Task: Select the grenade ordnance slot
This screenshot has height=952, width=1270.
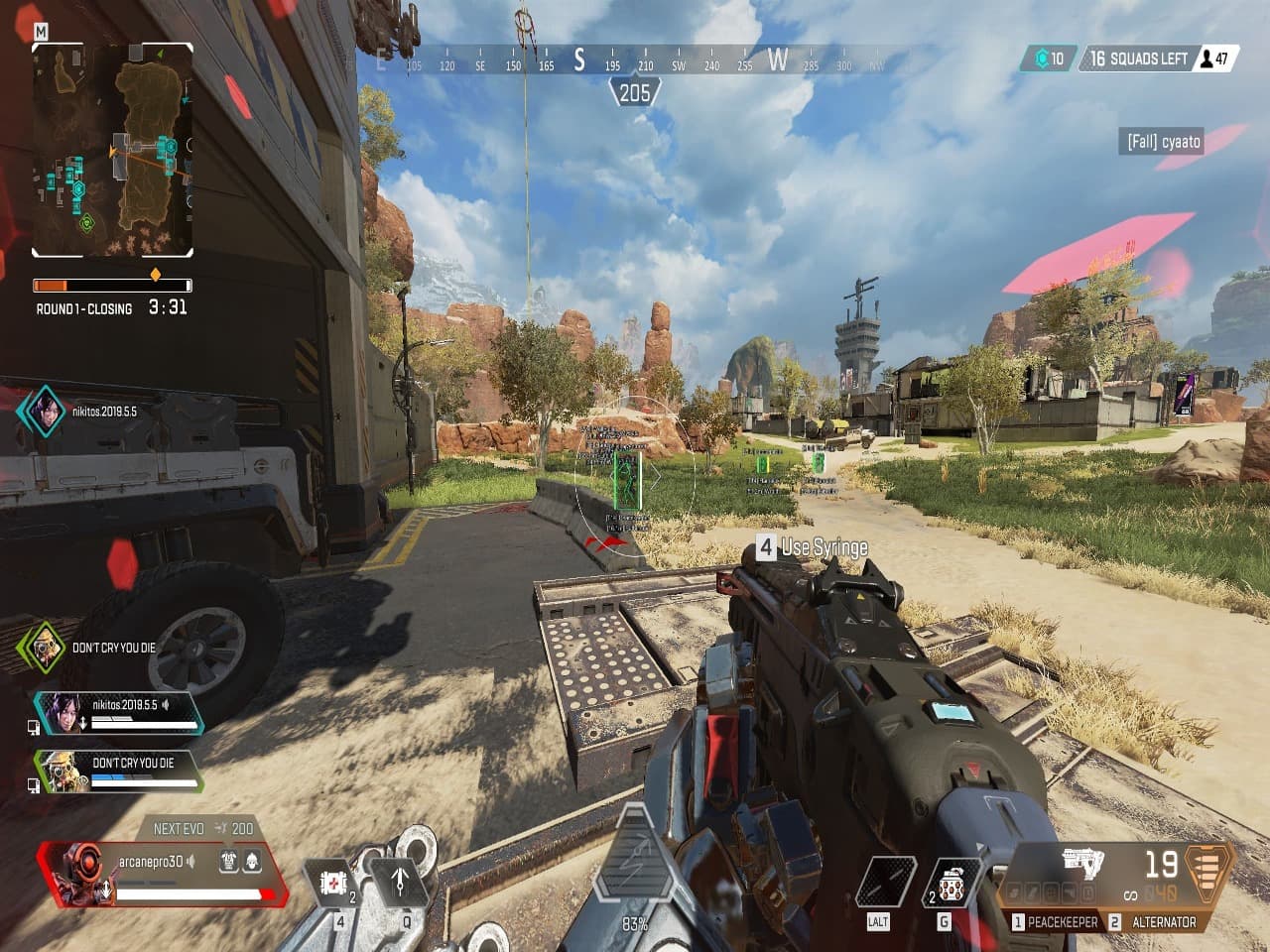Action: [952, 883]
